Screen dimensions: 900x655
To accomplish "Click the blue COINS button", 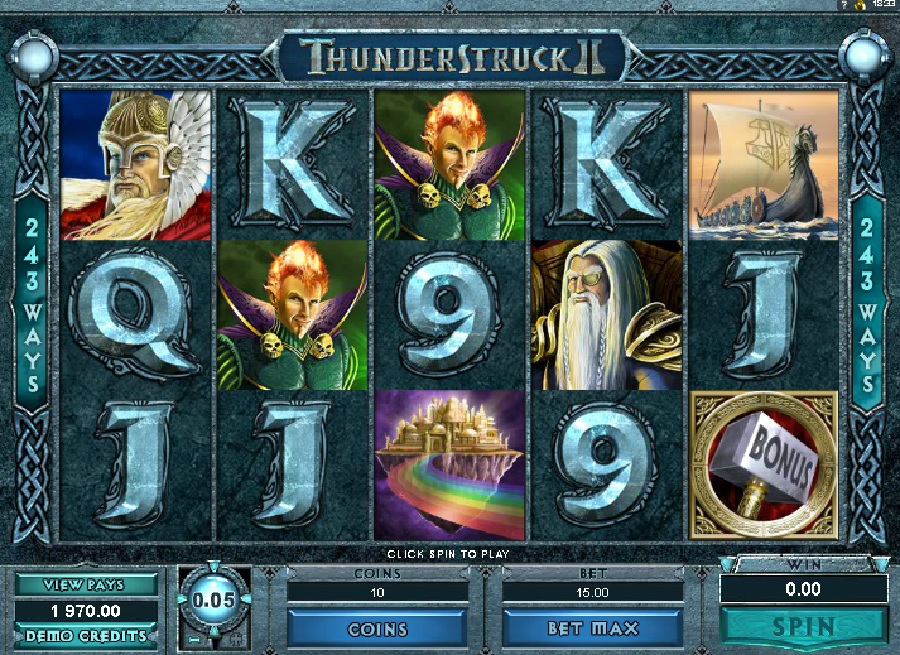I will 377,629.
